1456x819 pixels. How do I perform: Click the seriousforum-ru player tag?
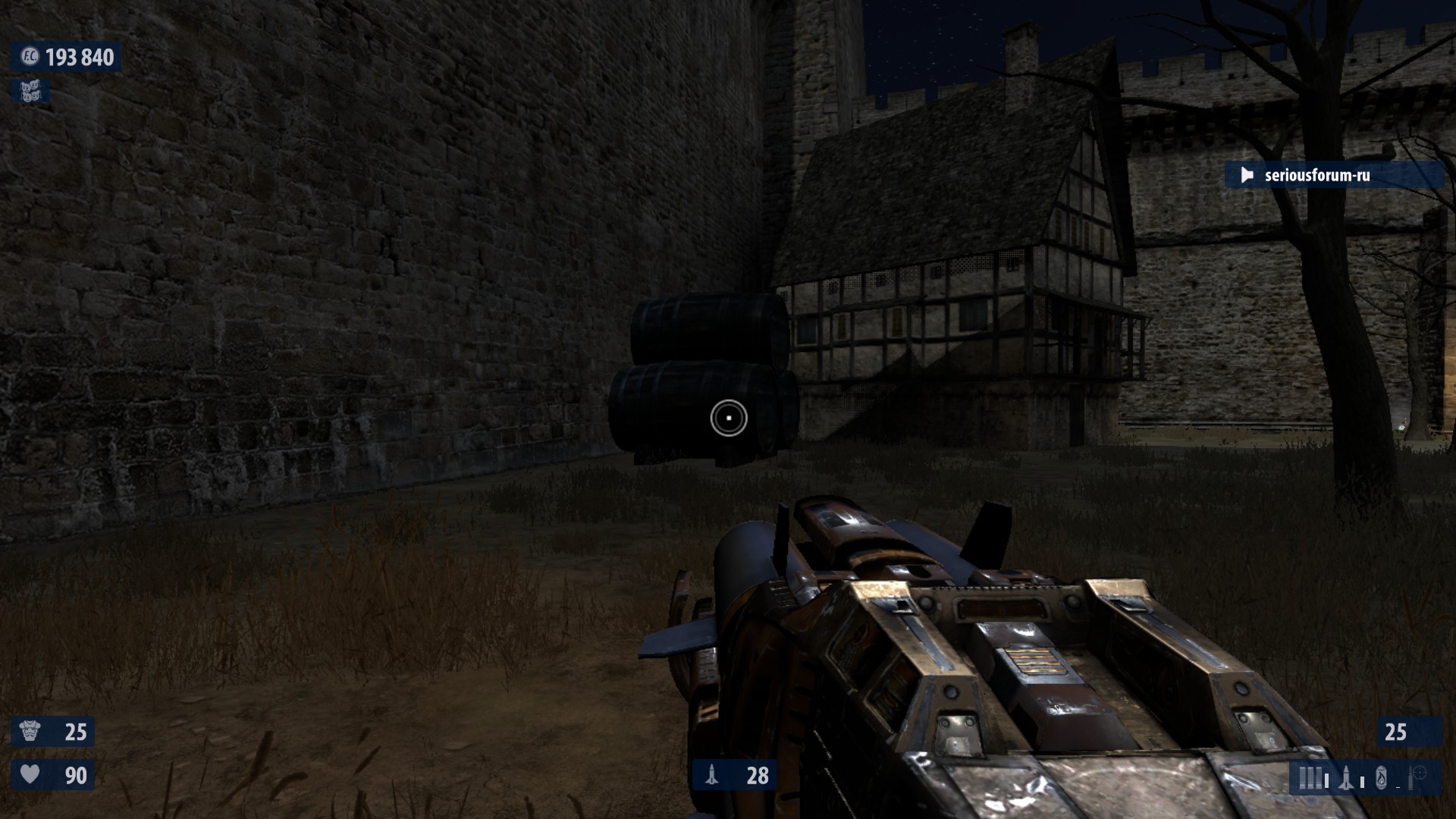pyautogui.click(x=1316, y=175)
